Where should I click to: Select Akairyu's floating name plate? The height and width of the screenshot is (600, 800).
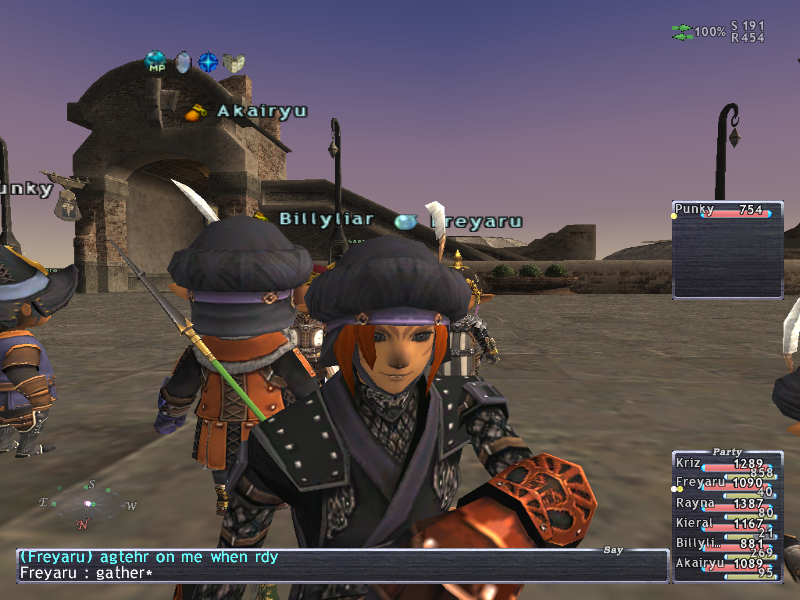tap(262, 112)
